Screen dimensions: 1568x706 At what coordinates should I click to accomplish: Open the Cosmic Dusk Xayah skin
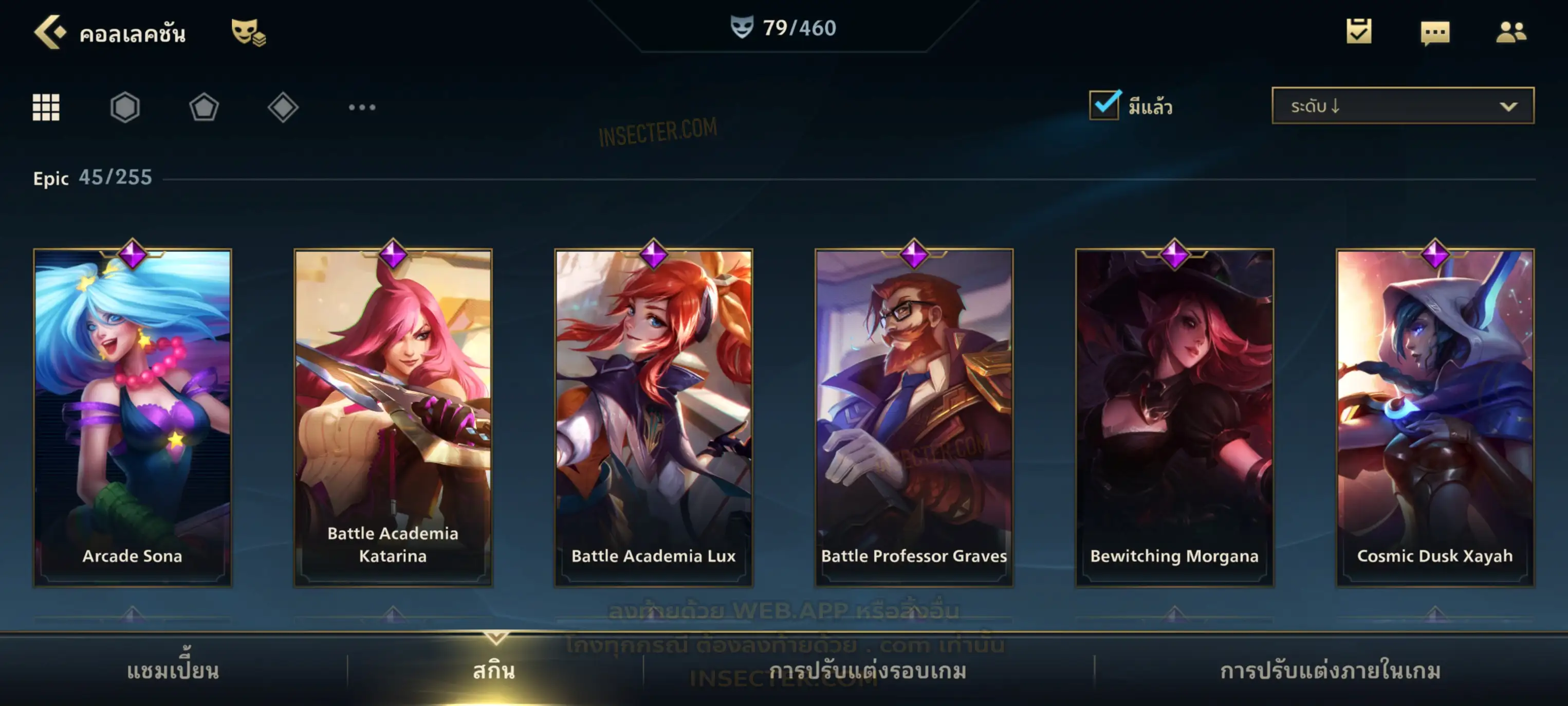pyautogui.click(x=1435, y=417)
